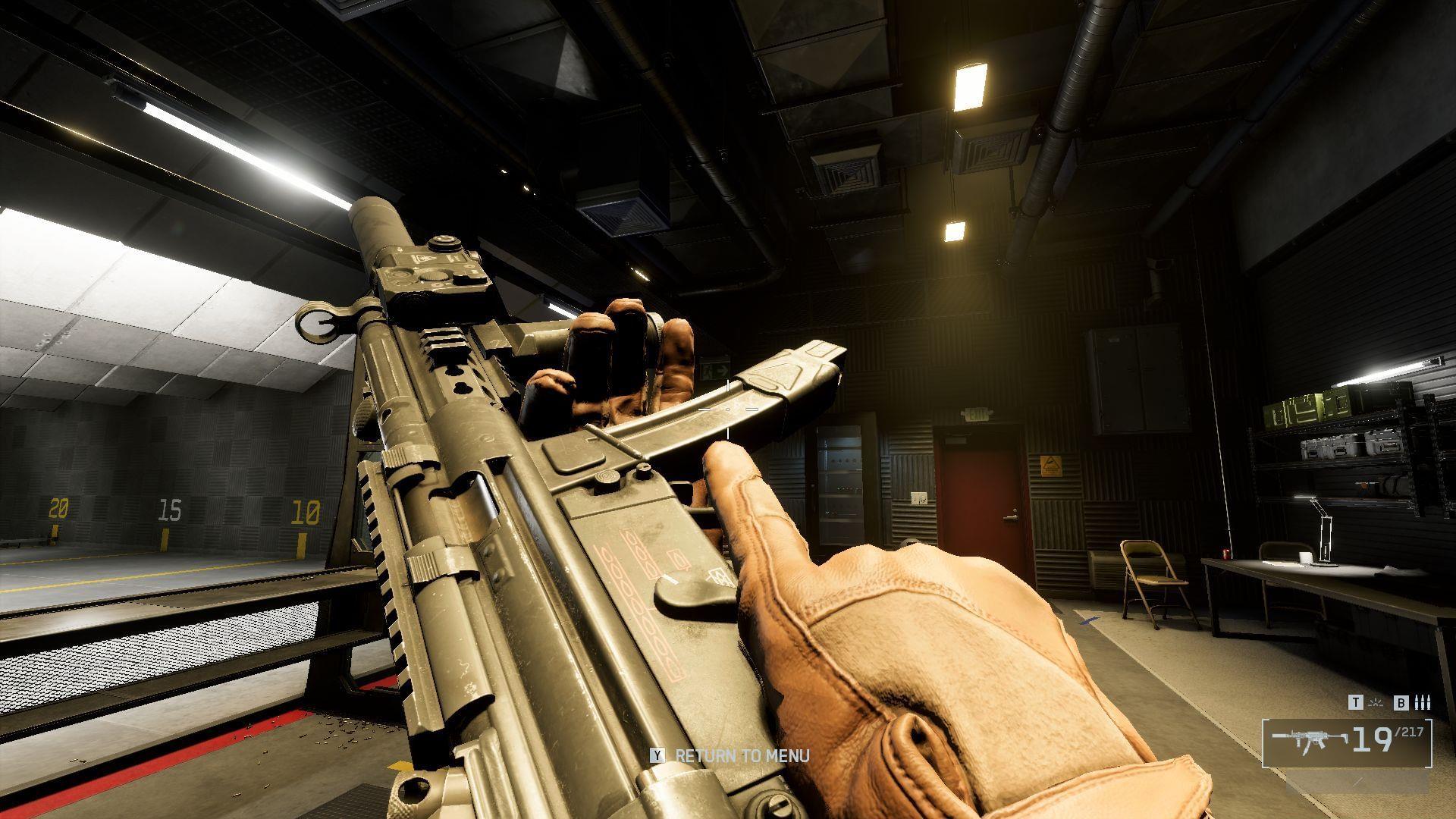This screenshot has height=819, width=1456.
Task: Click the three bullet cartridge icons
Action: click(1423, 702)
